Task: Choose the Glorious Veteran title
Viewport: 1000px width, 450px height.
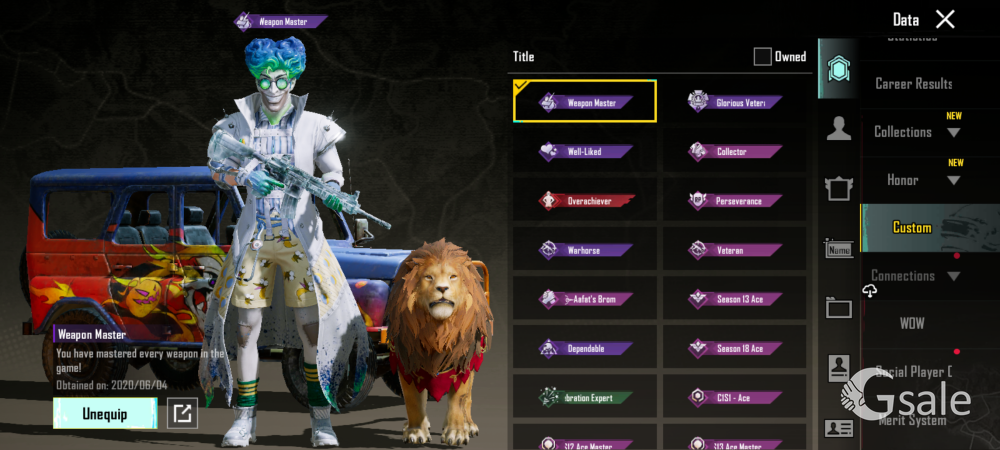Action: (x=735, y=102)
